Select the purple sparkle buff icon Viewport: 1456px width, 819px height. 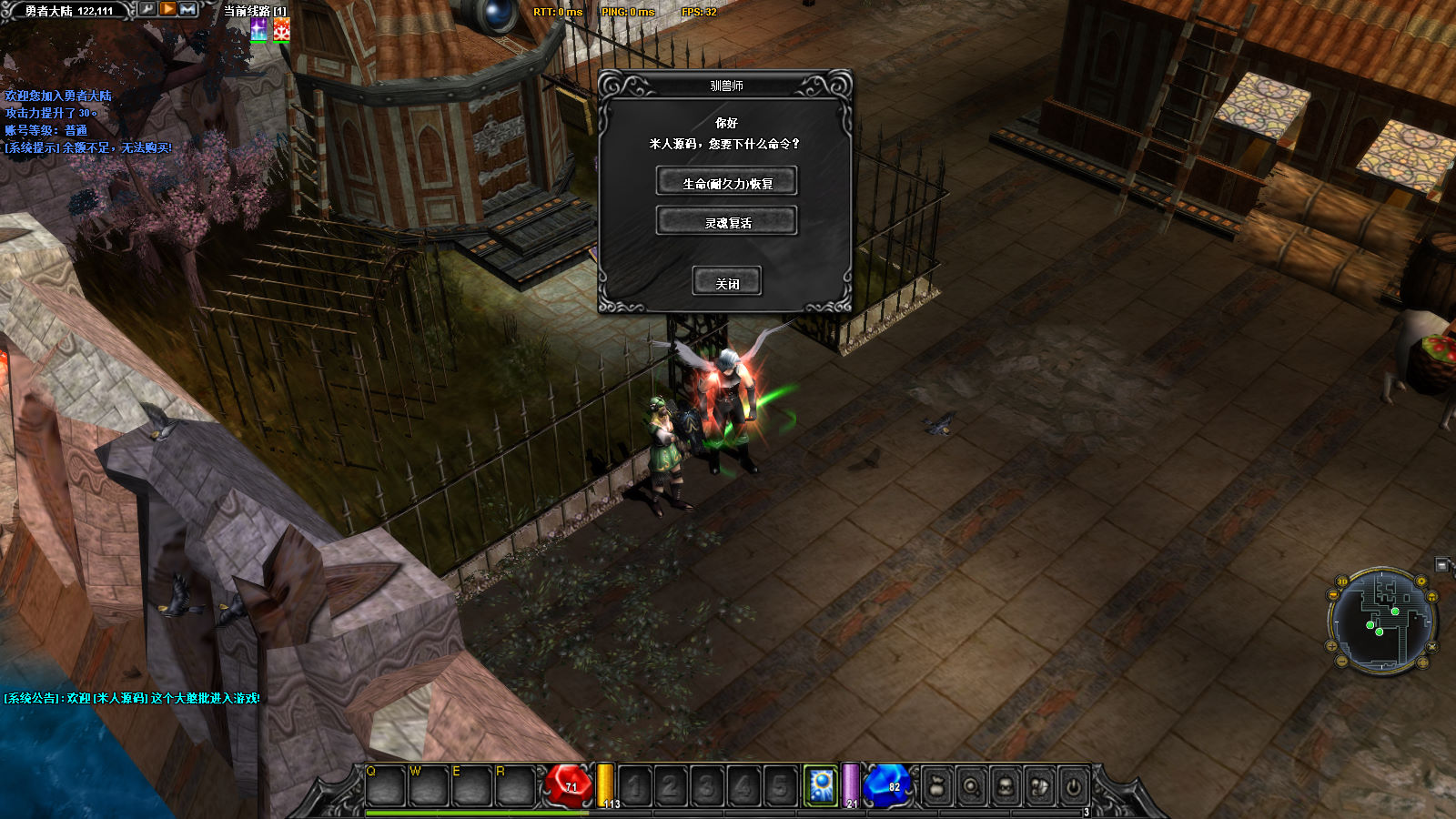click(x=259, y=30)
